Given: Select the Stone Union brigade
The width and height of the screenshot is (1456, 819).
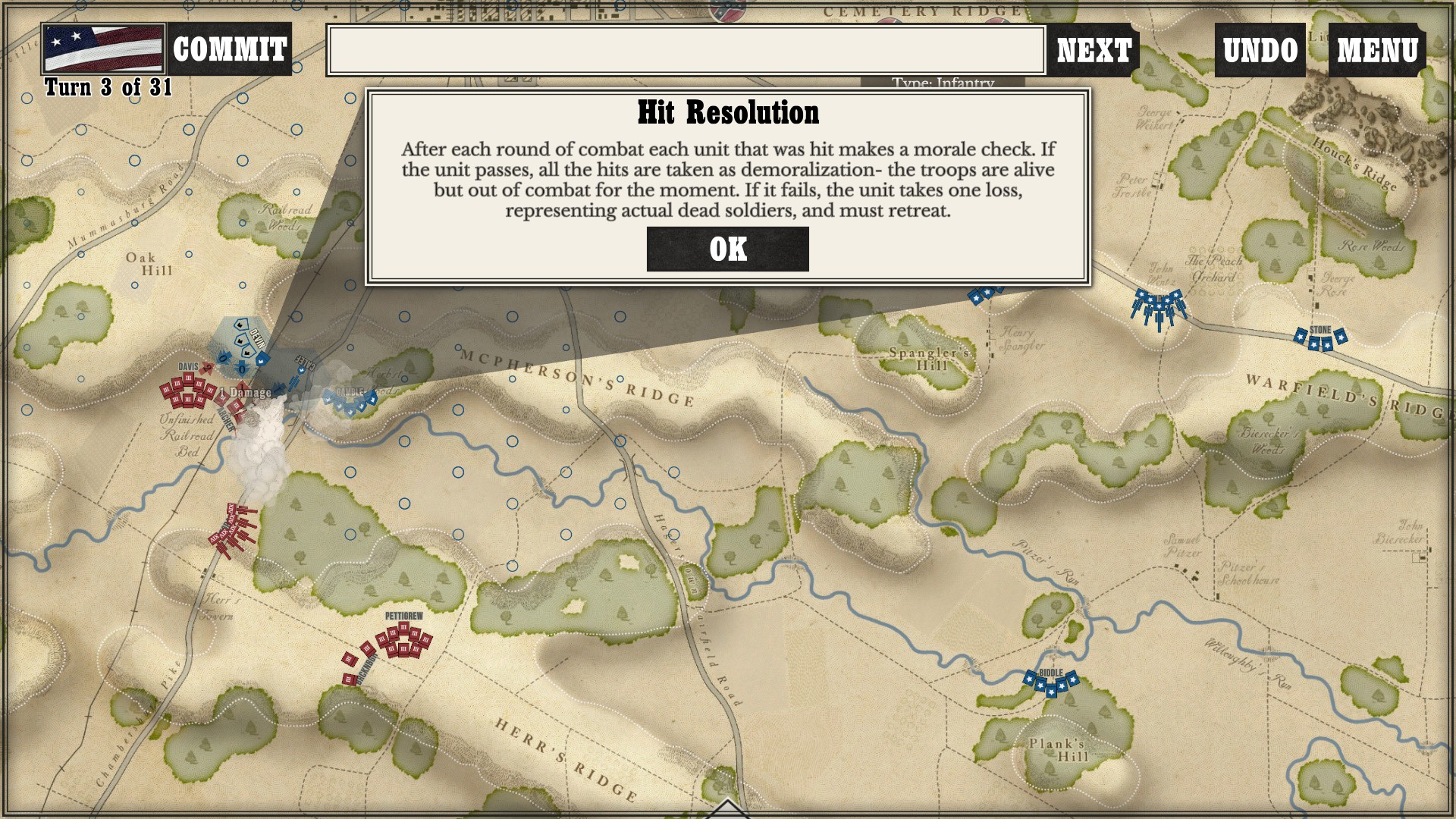Looking at the screenshot, I should [x=1320, y=339].
